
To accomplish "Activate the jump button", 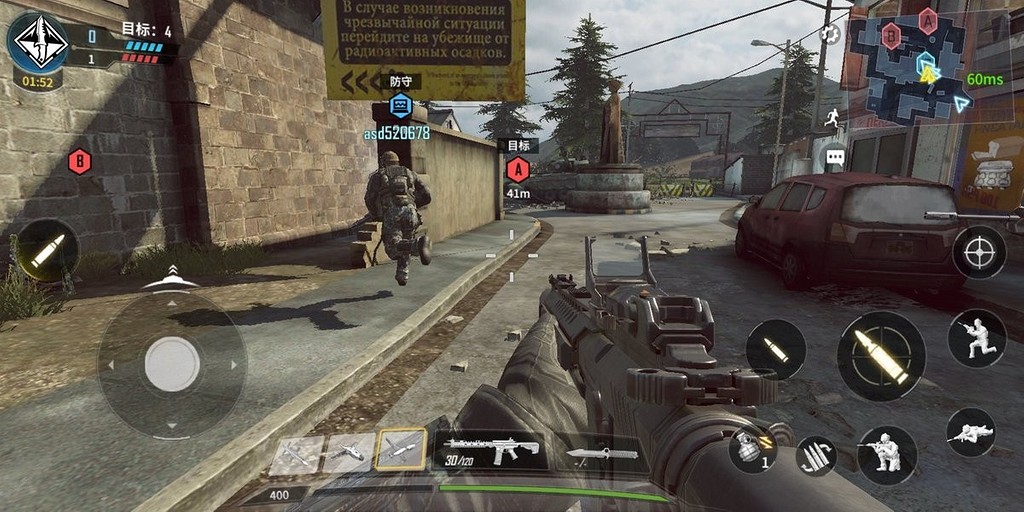I will pos(977,338).
